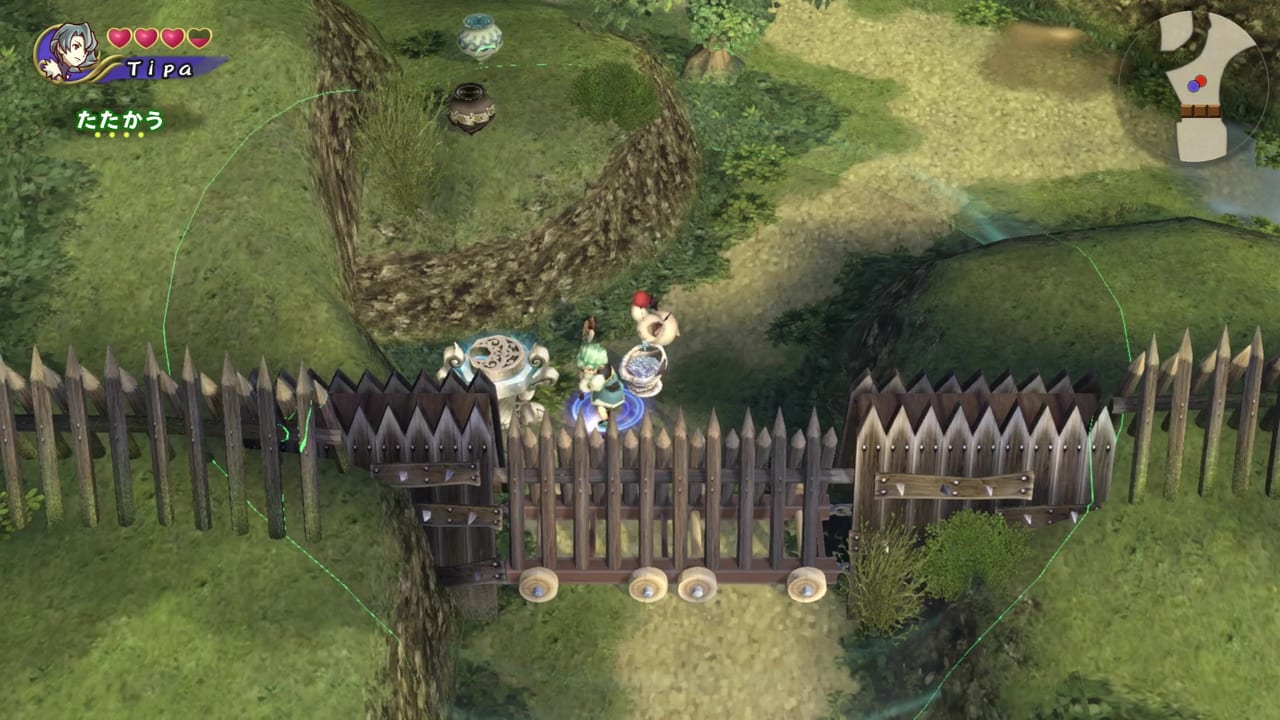1280x720 pixels.
Task: Click the Tipa name banner
Action: [162, 67]
